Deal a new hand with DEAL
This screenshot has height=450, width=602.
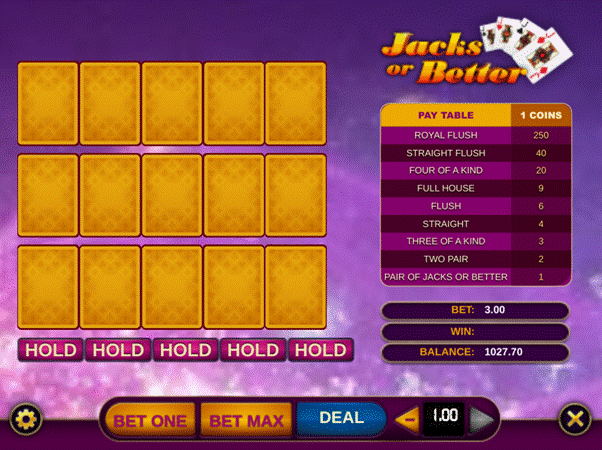[x=341, y=418]
